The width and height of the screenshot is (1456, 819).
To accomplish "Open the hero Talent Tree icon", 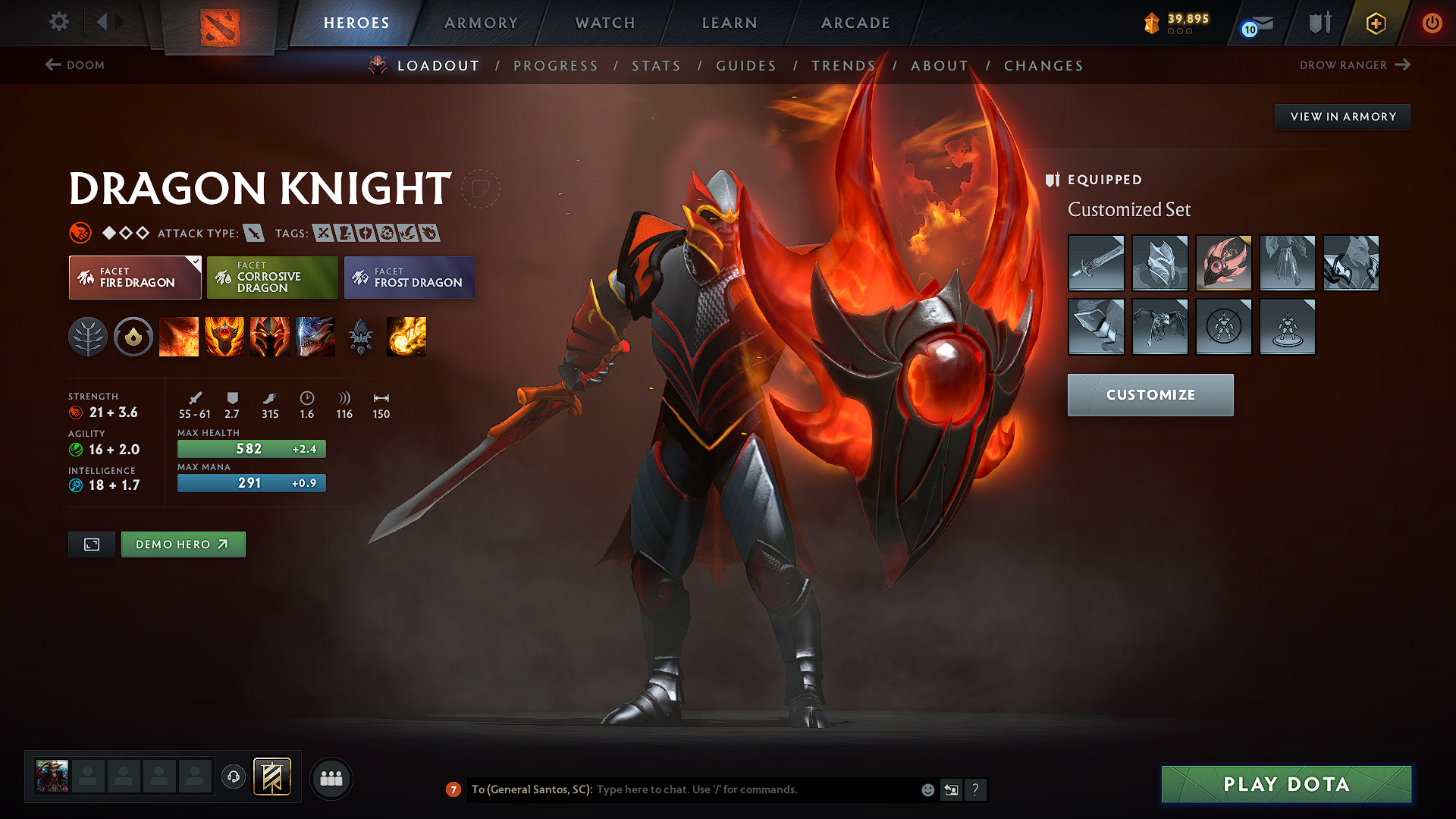I will (x=88, y=337).
